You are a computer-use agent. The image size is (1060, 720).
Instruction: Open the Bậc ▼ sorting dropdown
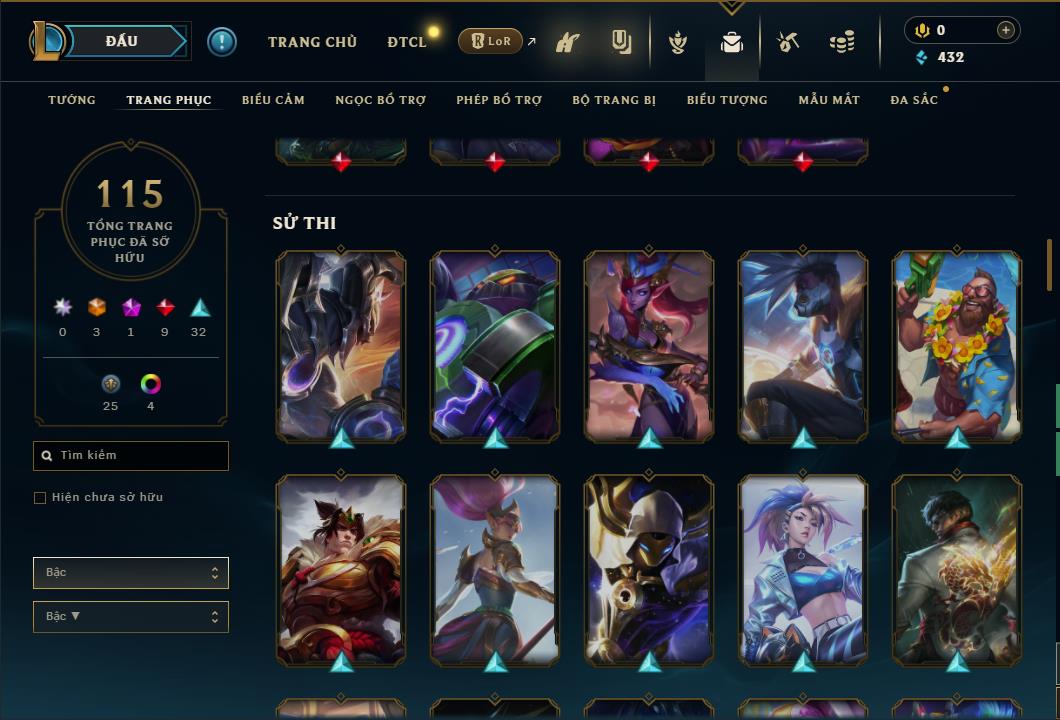131,617
